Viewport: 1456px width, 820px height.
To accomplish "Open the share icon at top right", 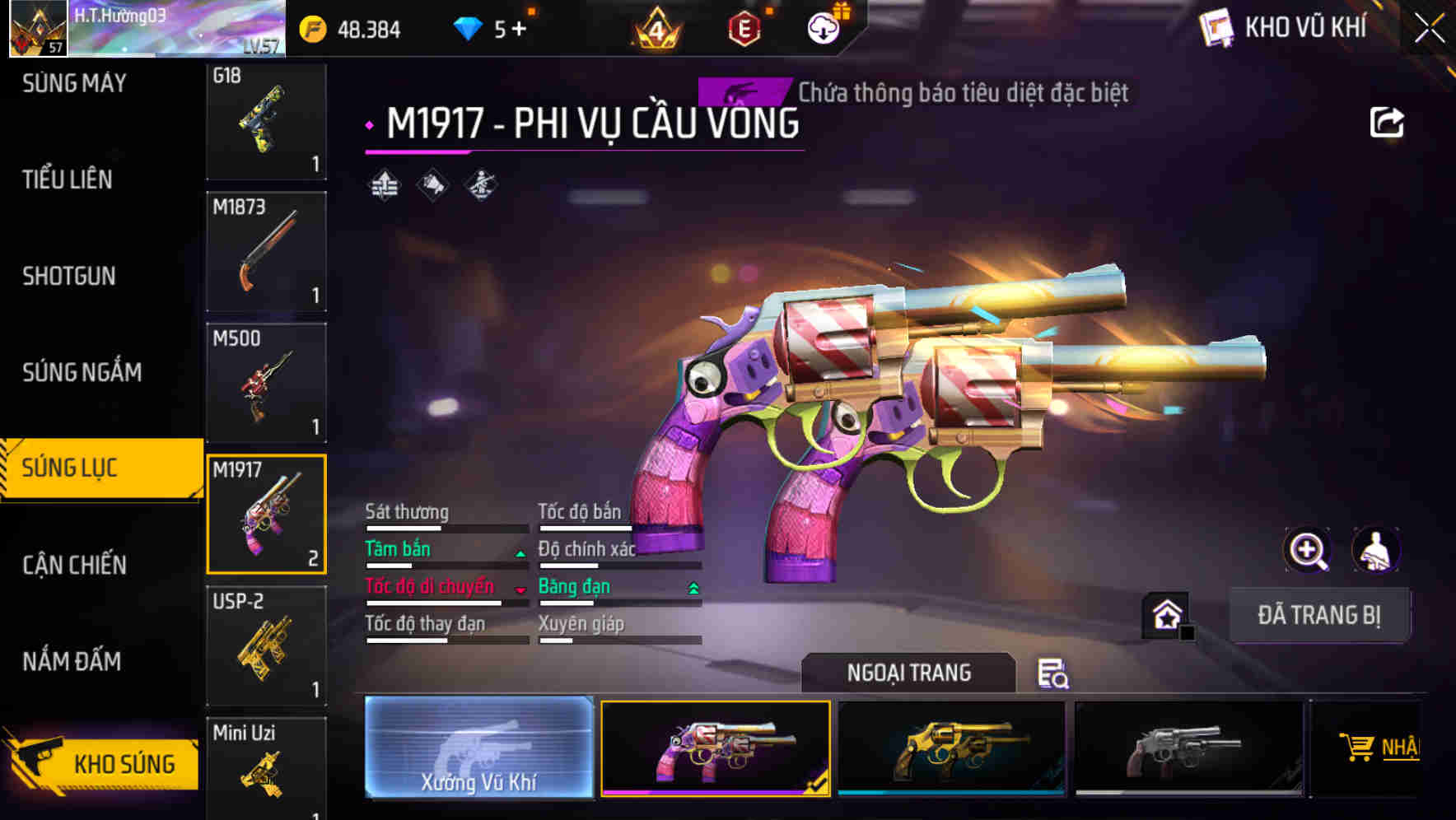I will point(1388,122).
